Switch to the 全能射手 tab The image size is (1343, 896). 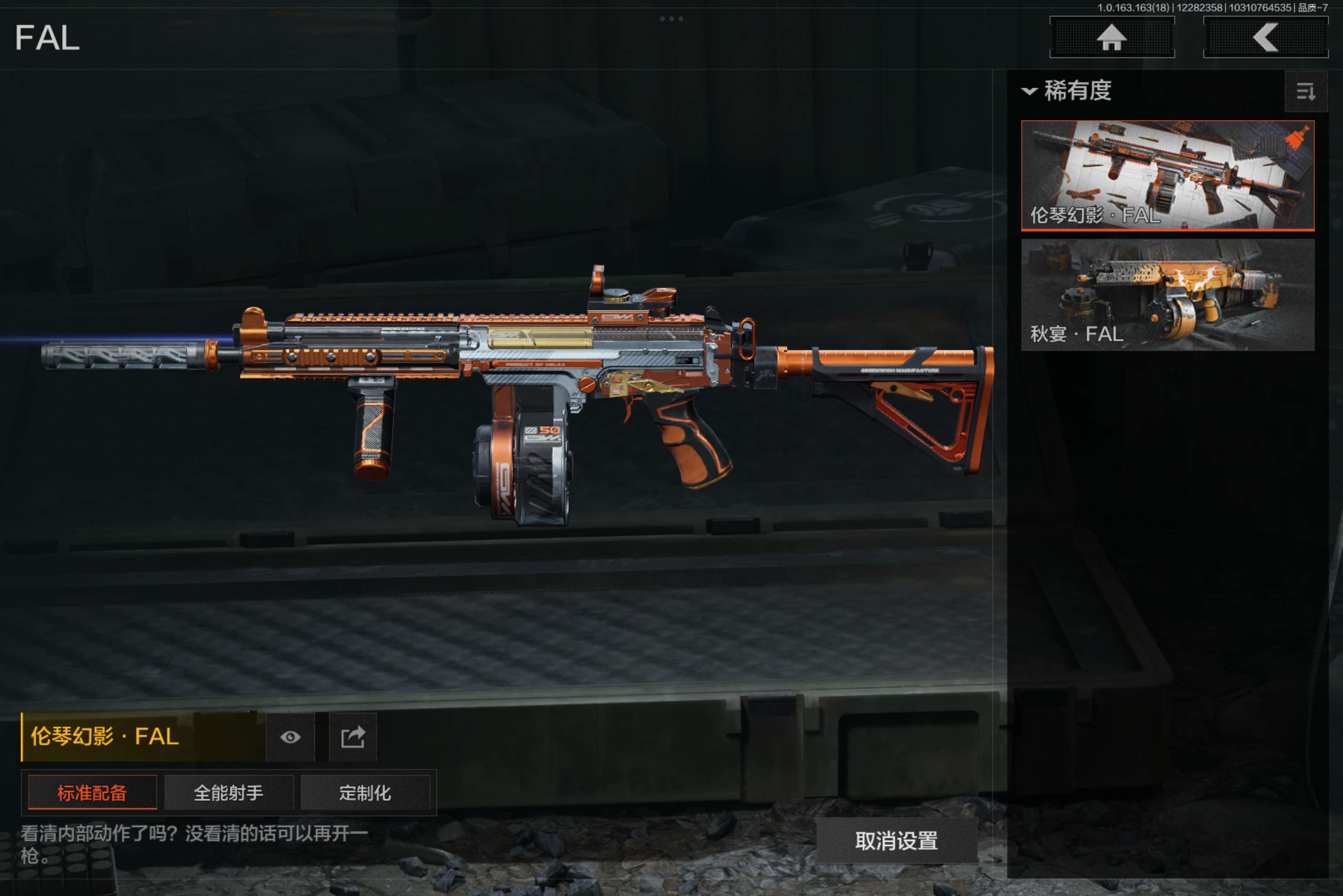229,792
